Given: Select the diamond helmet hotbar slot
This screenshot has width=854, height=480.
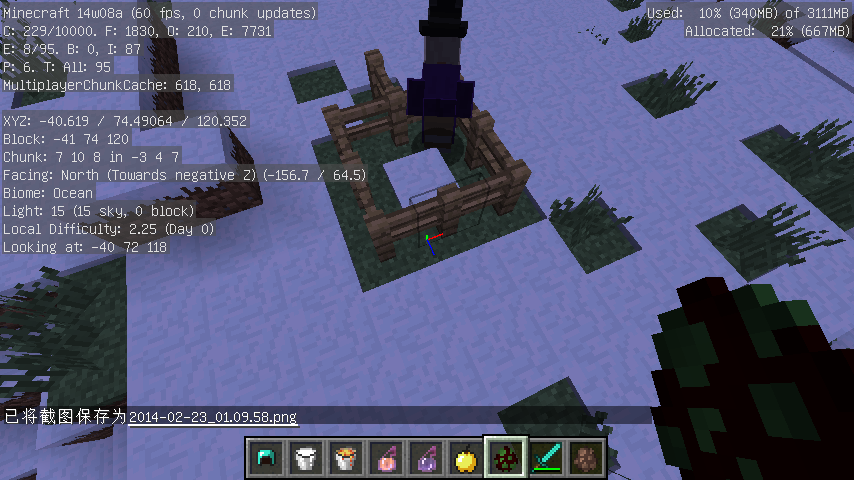Looking at the screenshot, I should click(x=265, y=459).
